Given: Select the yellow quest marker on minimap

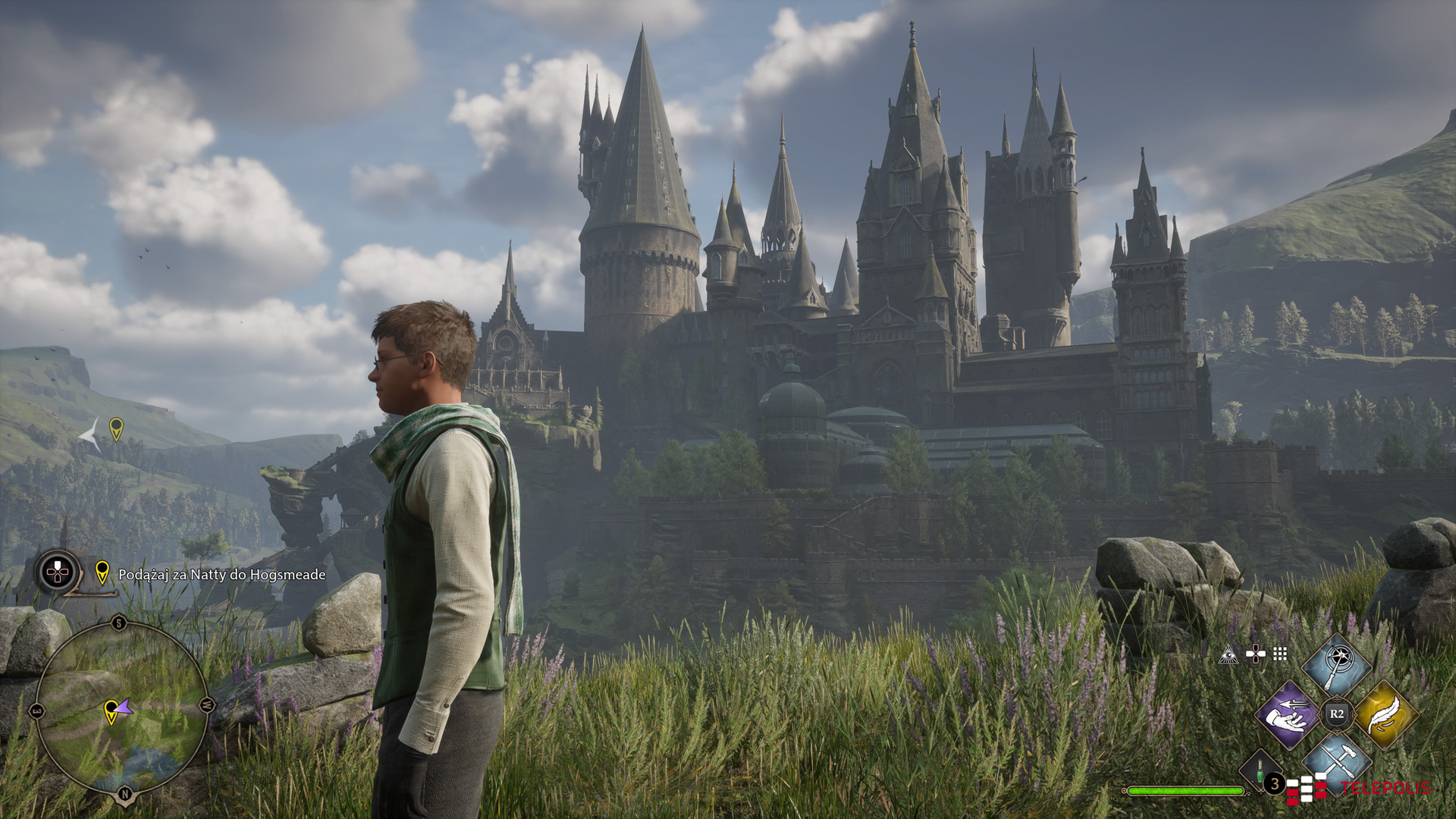Looking at the screenshot, I should click(x=111, y=711).
